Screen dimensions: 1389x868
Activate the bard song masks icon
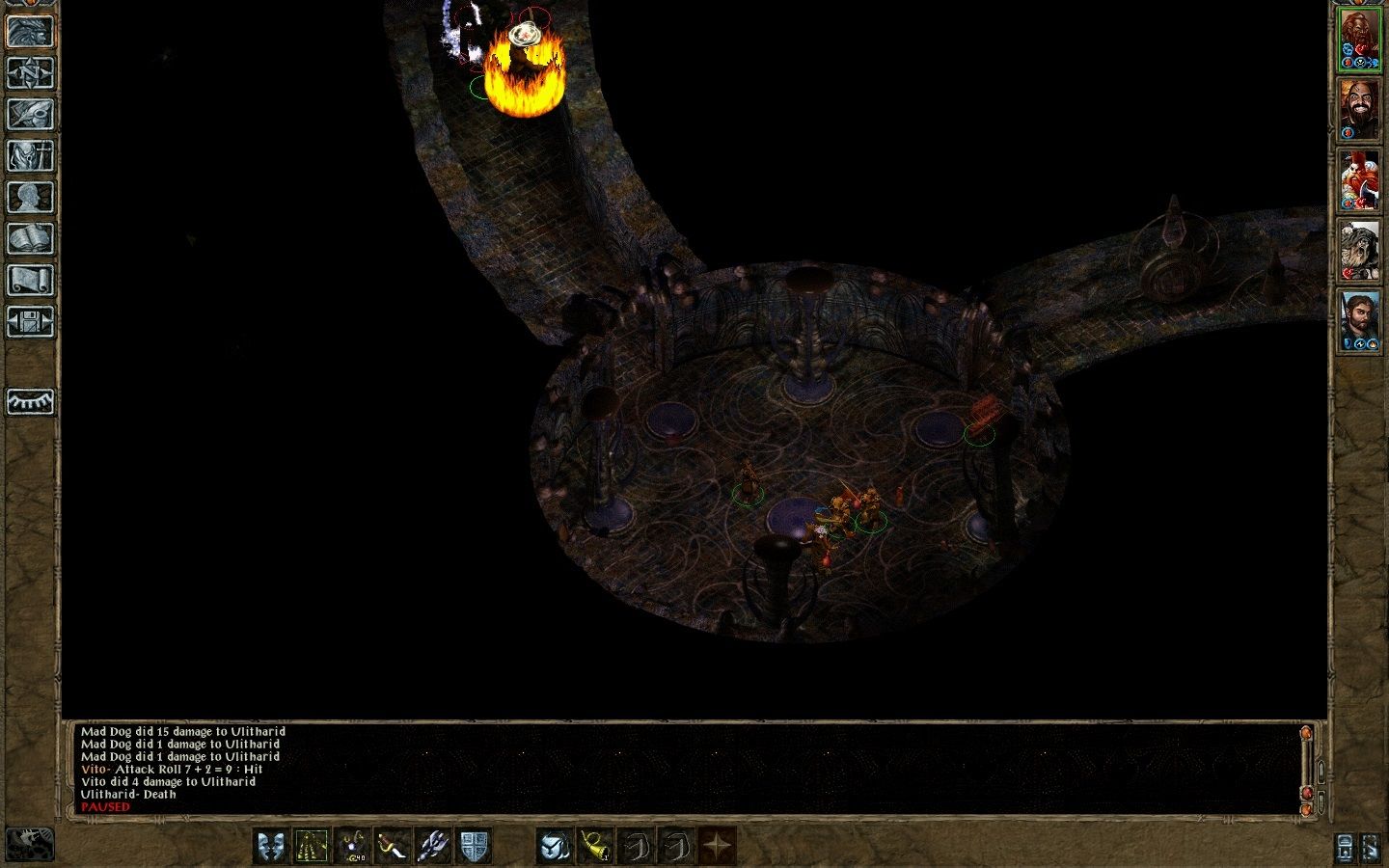click(x=272, y=846)
